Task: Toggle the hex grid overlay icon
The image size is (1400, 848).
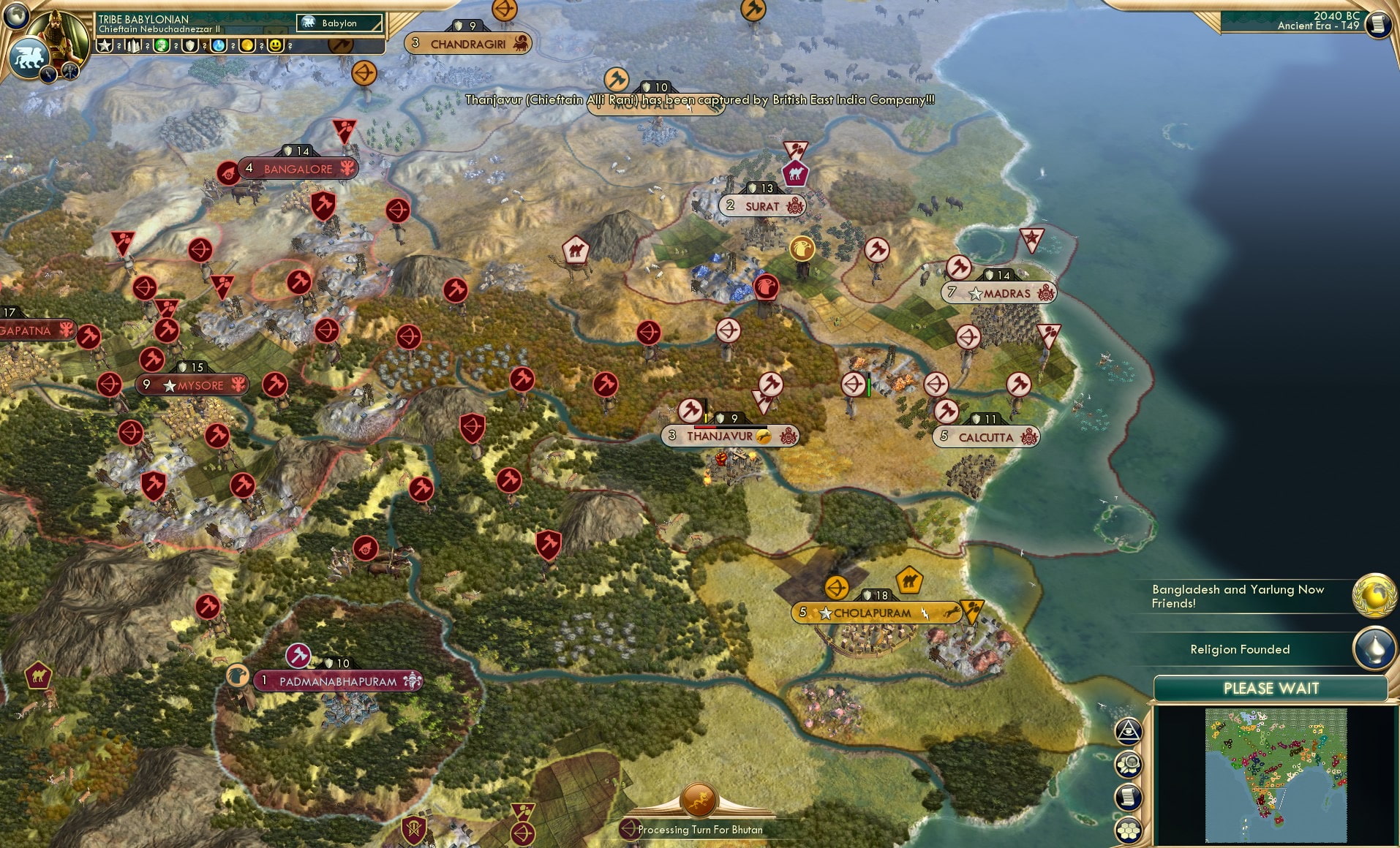Action: (1127, 828)
